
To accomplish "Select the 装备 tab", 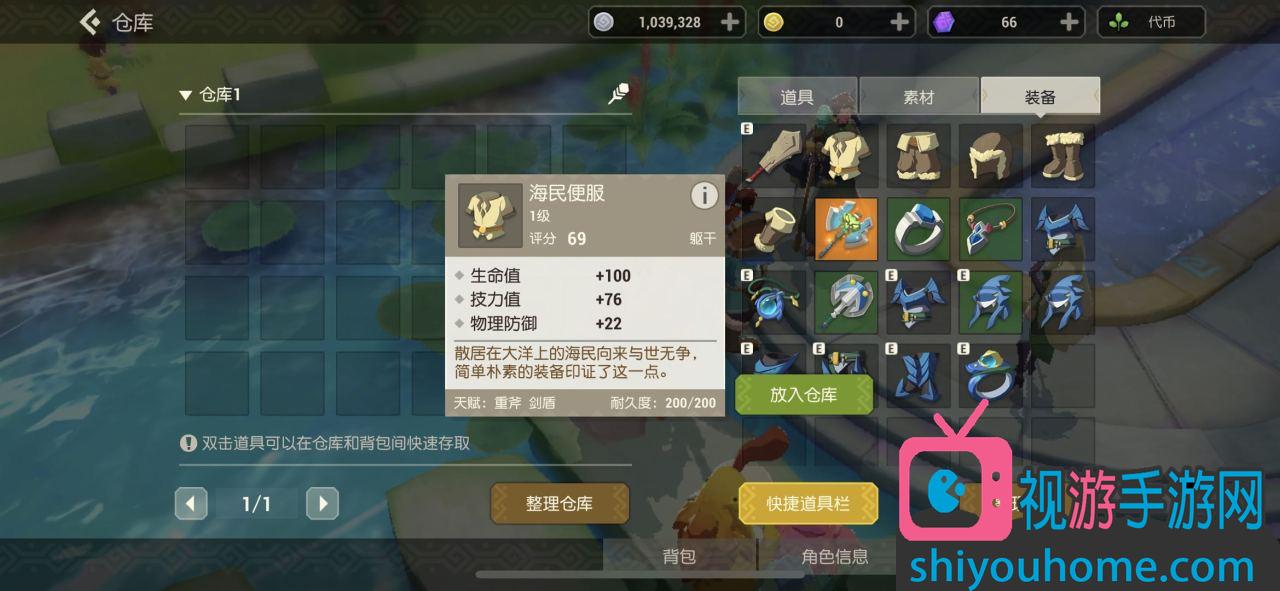I will (1040, 97).
